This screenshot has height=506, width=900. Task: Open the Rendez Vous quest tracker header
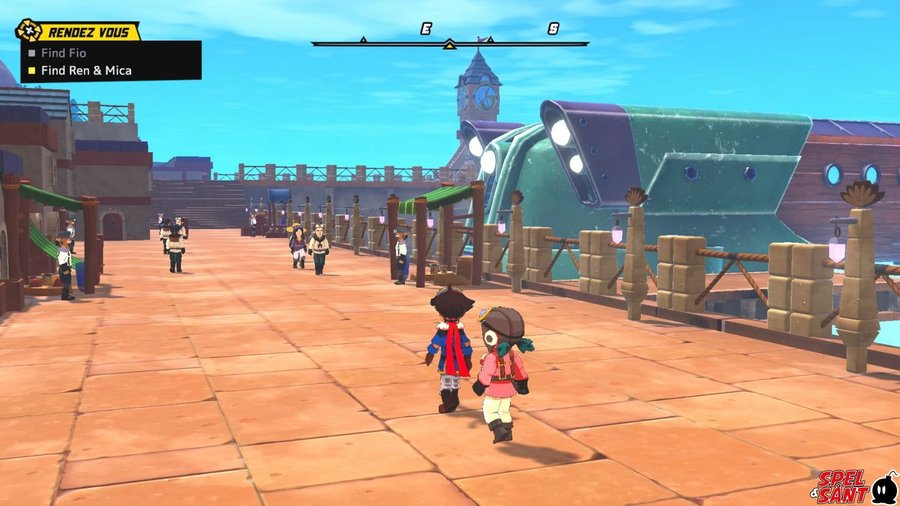tap(80, 30)
